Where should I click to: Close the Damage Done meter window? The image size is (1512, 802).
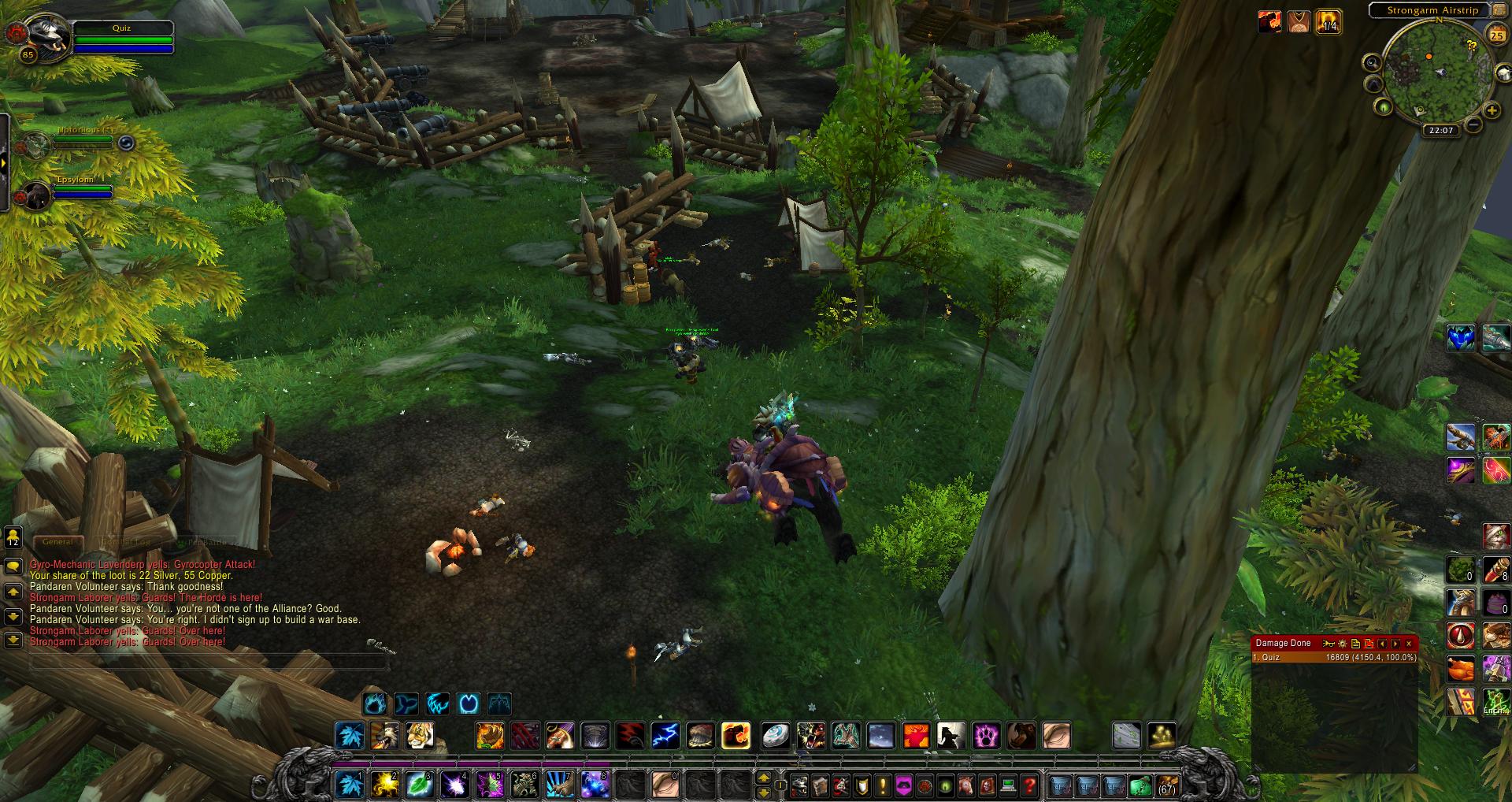coord(1409,644)
